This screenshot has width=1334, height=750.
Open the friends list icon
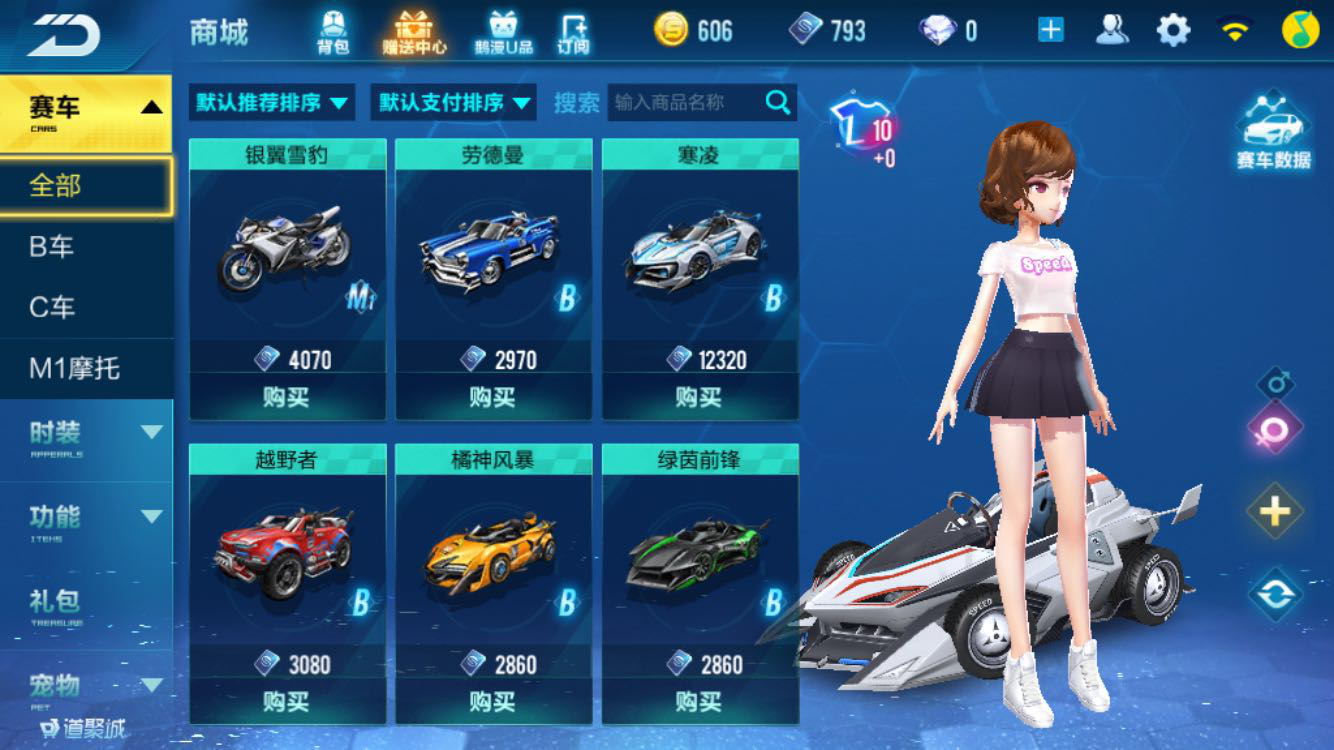[1113, 30]
